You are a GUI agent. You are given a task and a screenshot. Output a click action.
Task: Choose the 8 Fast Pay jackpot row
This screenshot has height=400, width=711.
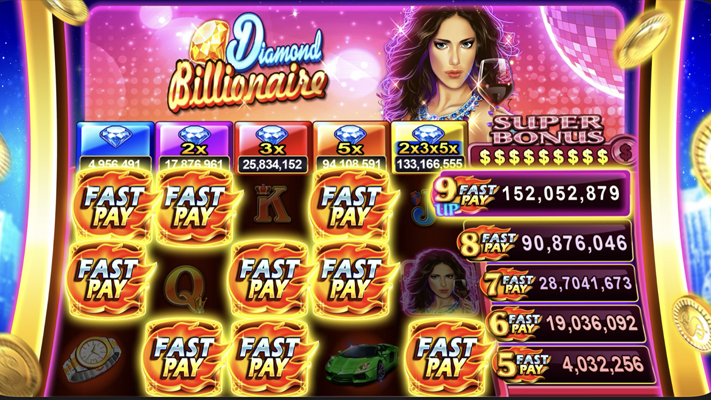click(546, 243)
